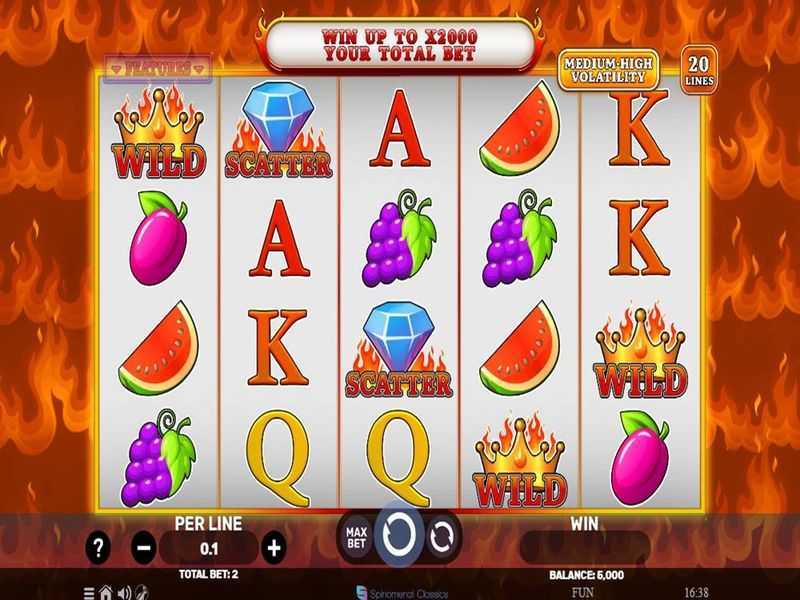This screenshot has width=800, height=600.
Task: Set the wager with Max Bet
Action: point(356,537)
